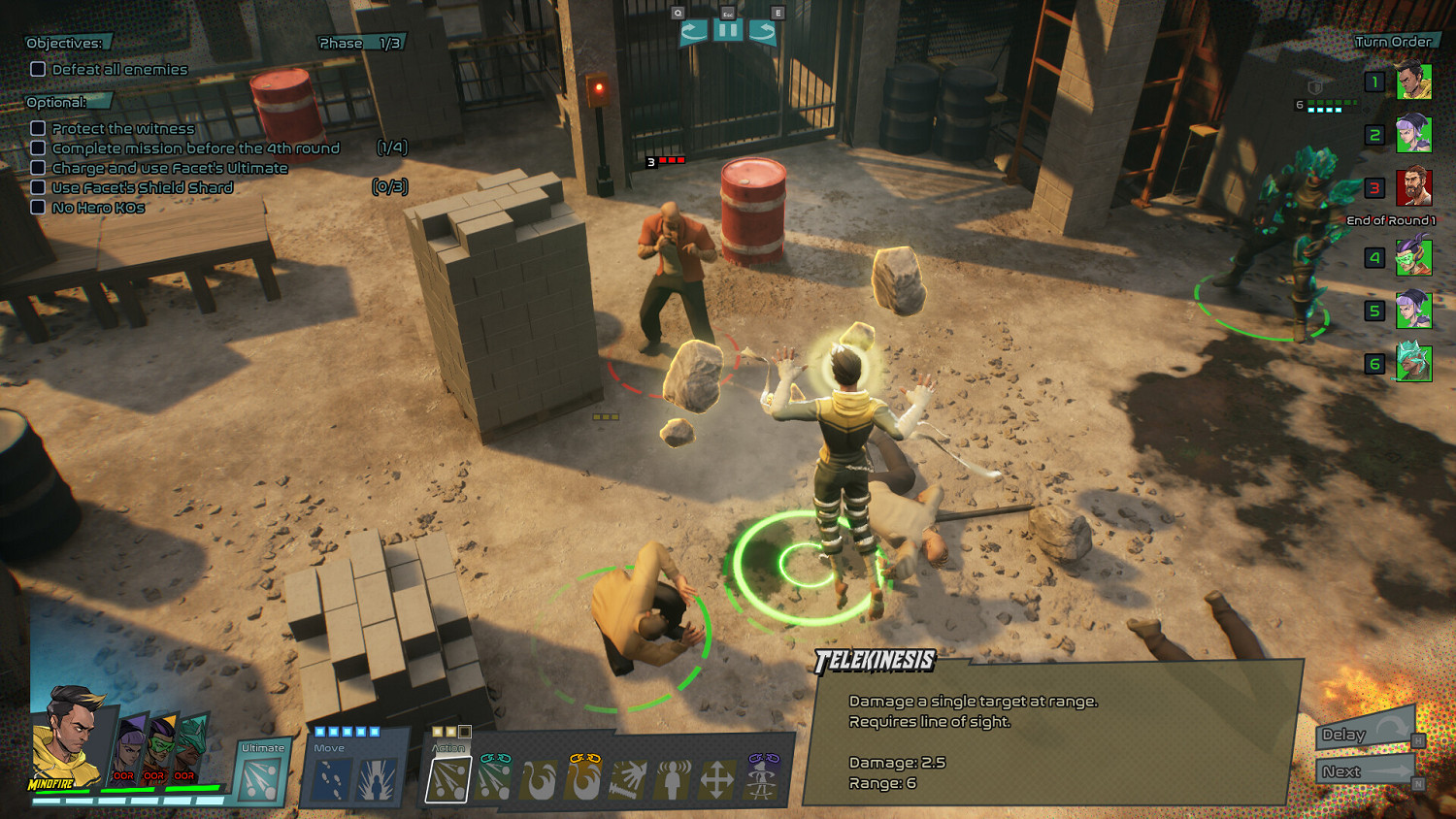1456x819 pixels.
Task: Select the crystal hero in turn slot 6
Action: [x=1413, y=364]
